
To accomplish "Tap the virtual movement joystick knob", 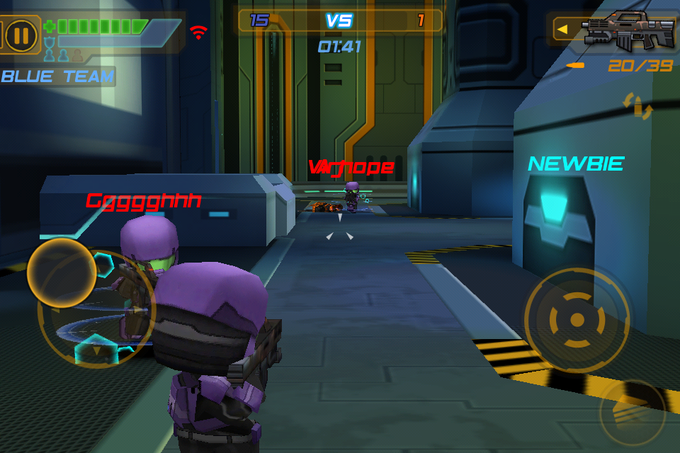I will pos(61,273).
